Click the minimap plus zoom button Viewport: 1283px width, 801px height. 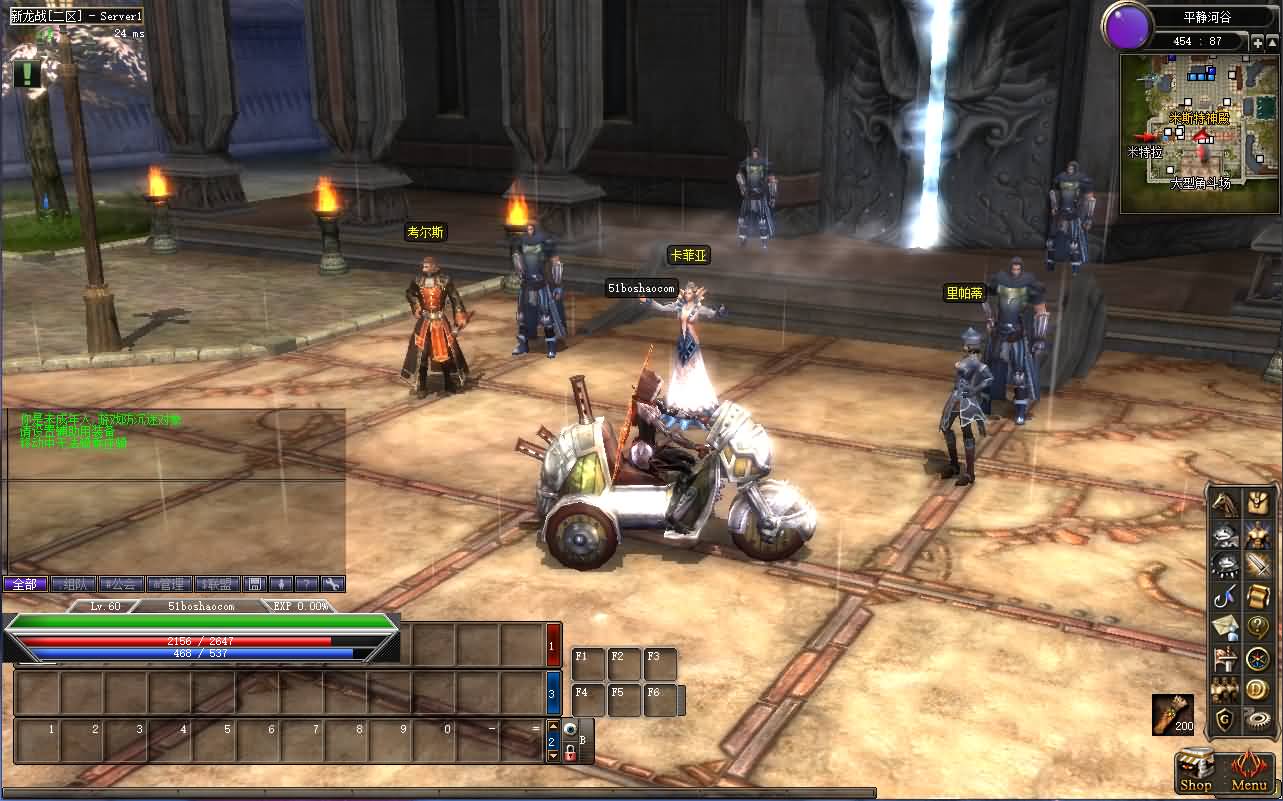[x=1257, y=42]
